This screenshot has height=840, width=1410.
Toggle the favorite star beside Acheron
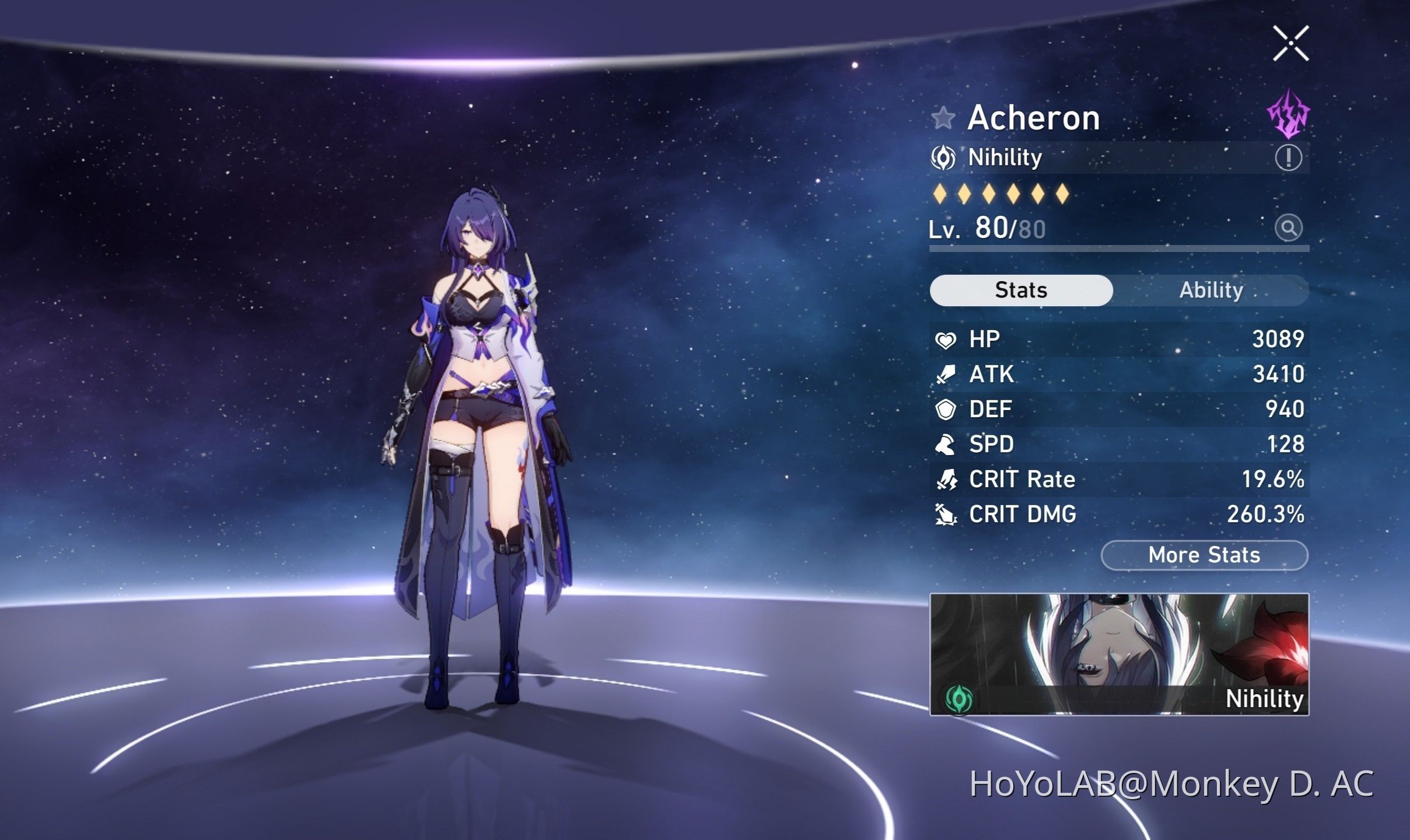[x=943, y=118]
